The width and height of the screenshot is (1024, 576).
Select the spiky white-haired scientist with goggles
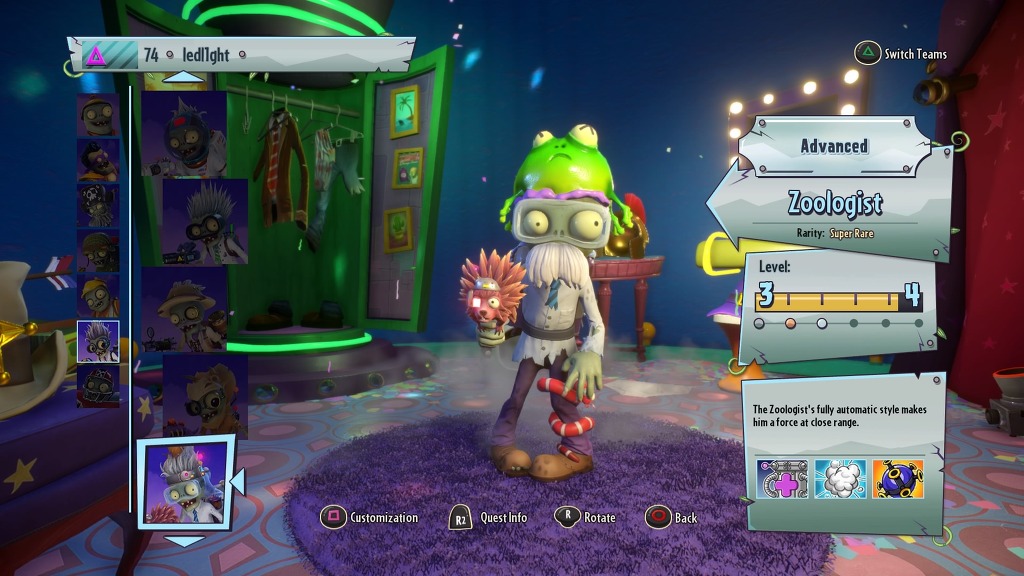tap(205, 222)
